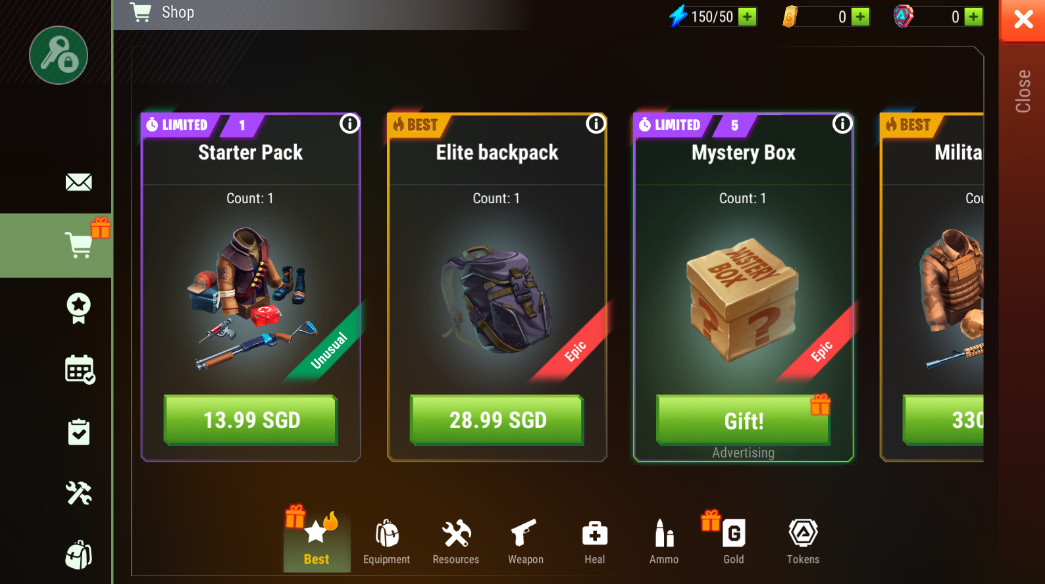Show info for the Elite backpack
Viewport: 1045px width, 584px height.
[x=596, y=124]
